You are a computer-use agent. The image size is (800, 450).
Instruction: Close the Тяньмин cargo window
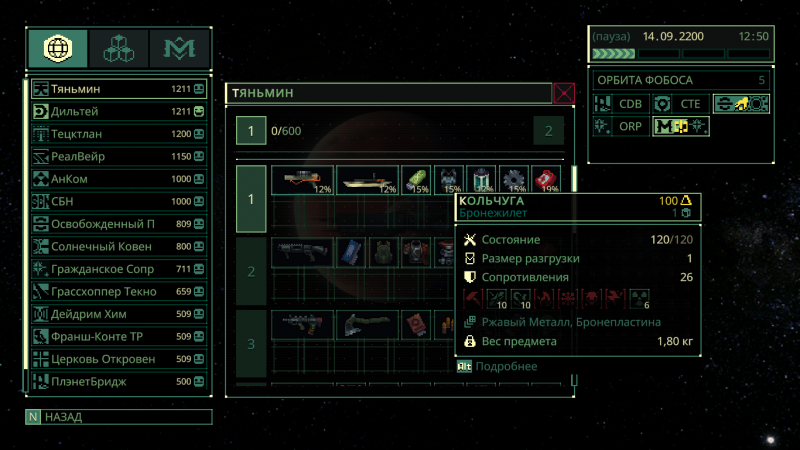pos(565,94)
